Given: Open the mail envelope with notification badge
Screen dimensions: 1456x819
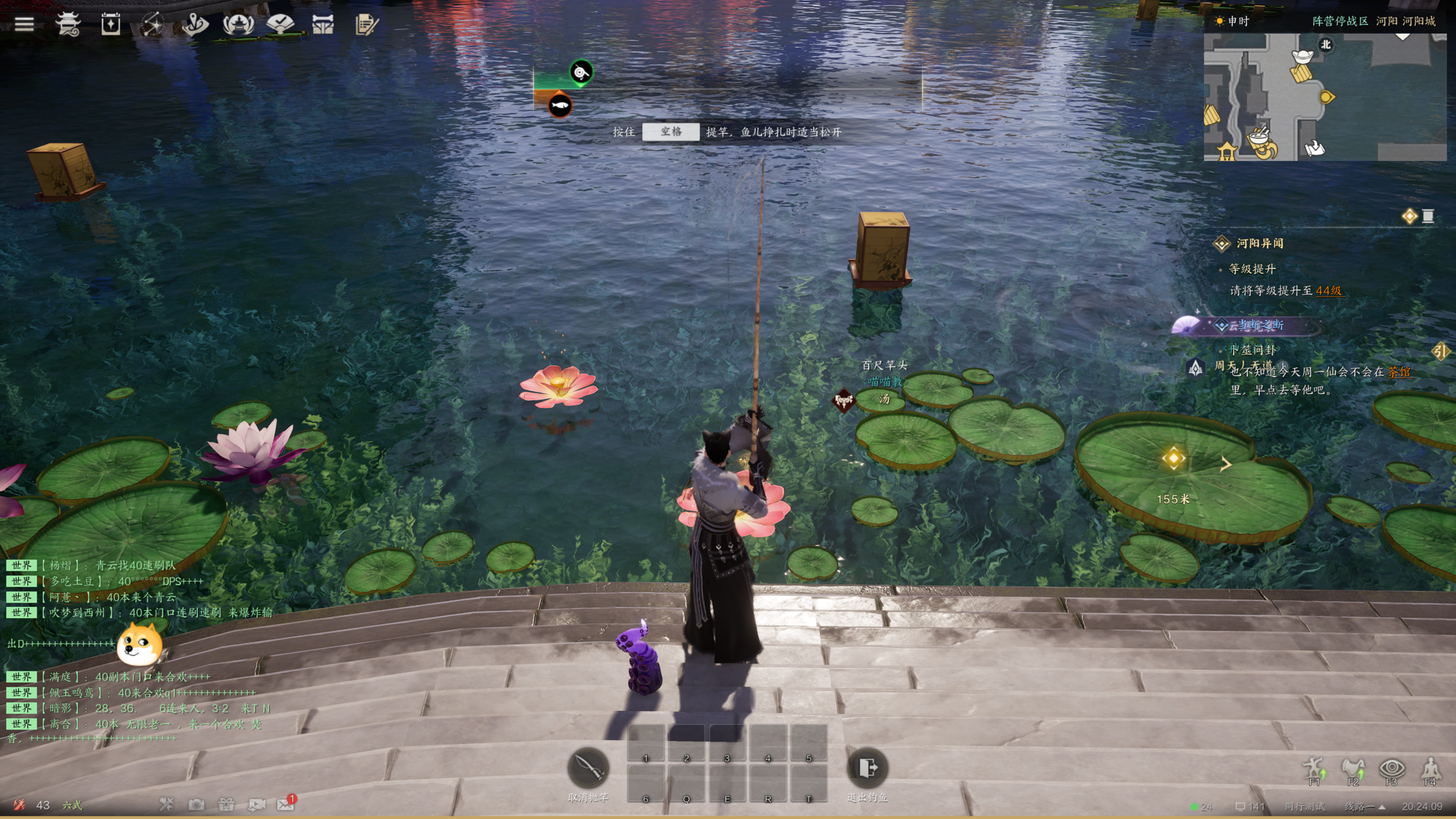Looking at the screenshot, I should [286, 804].
